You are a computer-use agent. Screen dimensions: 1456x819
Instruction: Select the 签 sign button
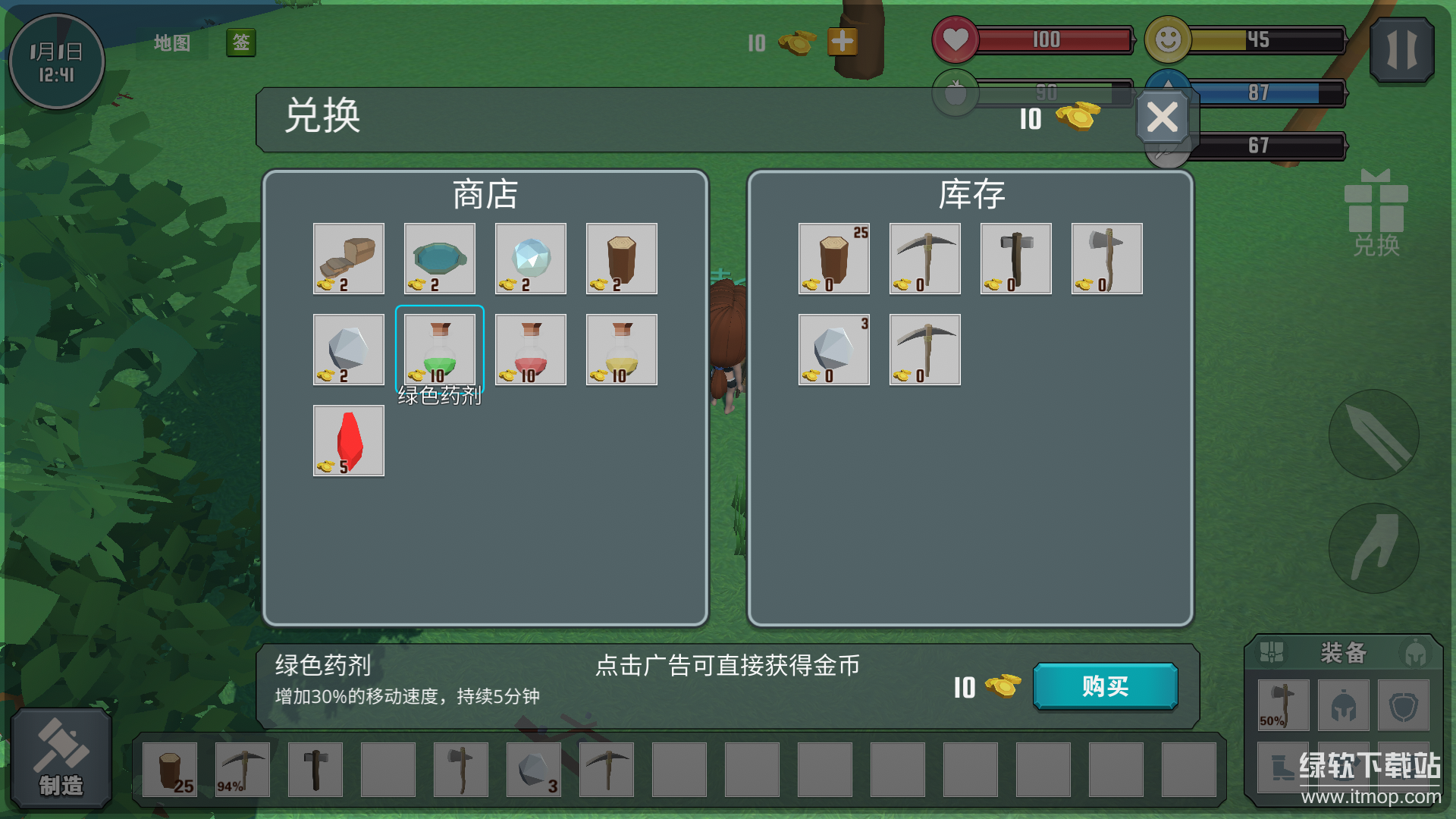240,43
